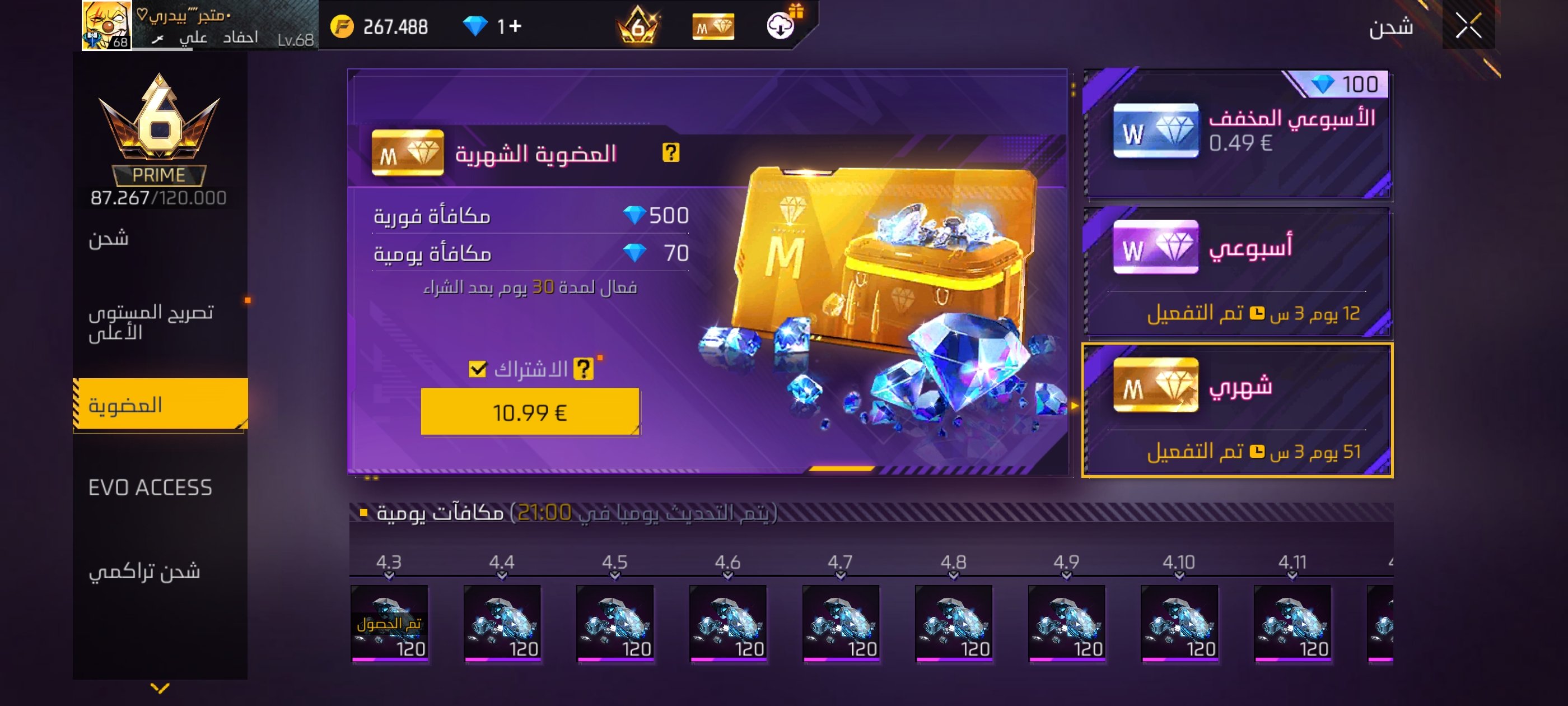The width and height of the screenshot is (1568, 706).
Task: Open the player avatar profile
Action: pyautogui.click(x=107, y=26)
